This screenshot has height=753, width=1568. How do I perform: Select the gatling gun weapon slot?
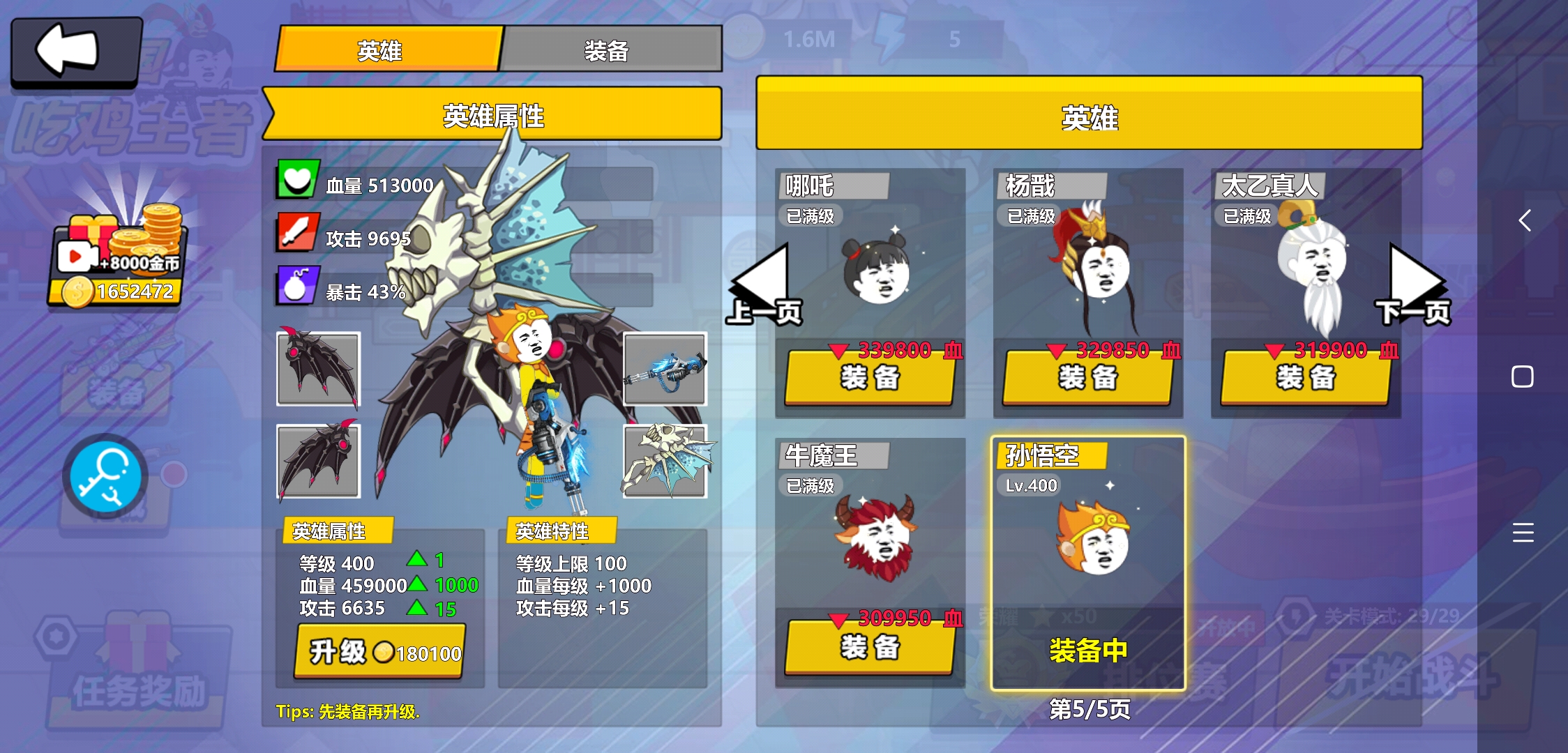(x=665, y=369)
